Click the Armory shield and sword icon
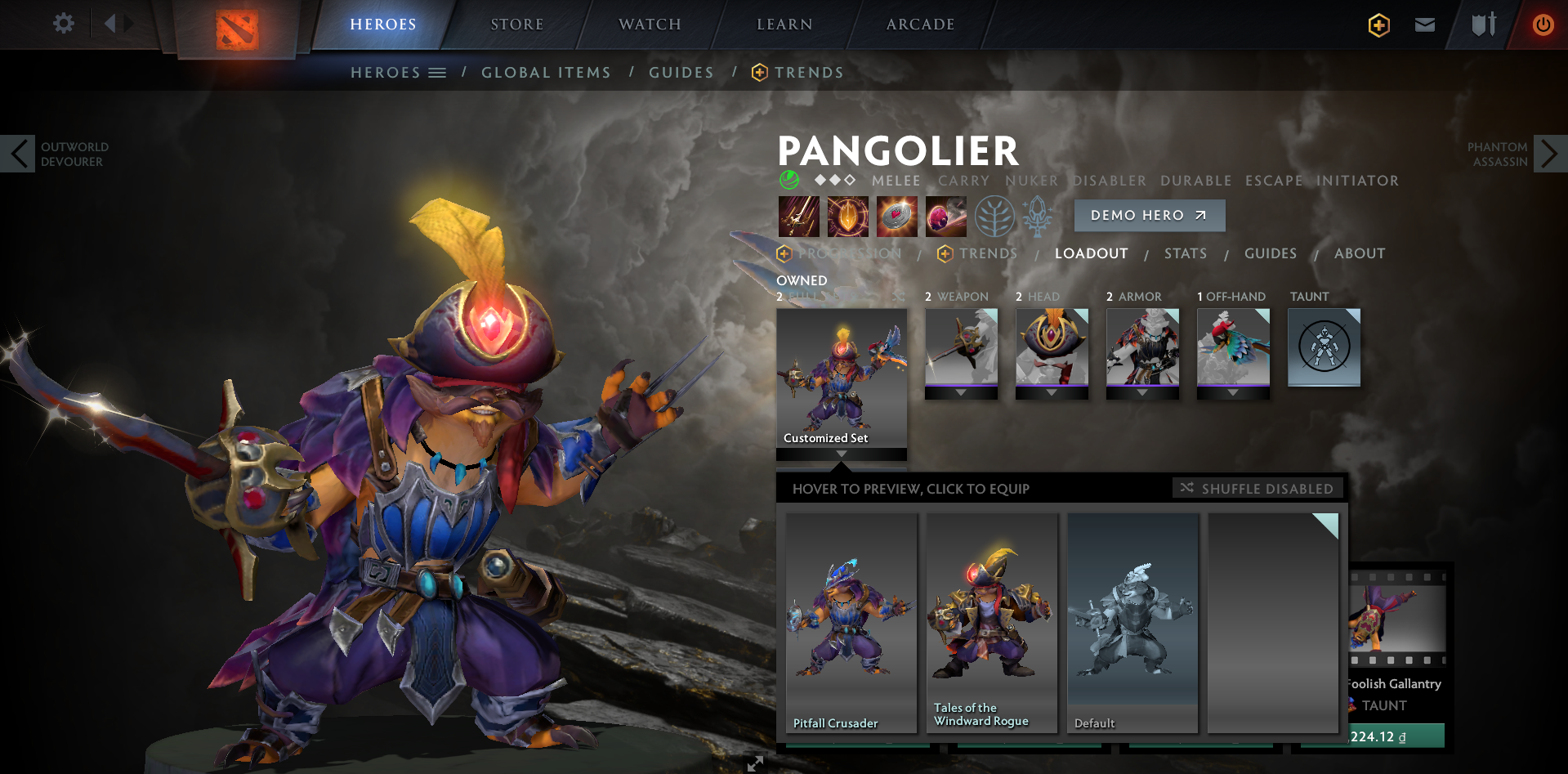The height and width of the screenshot is (774, 1568). [x=1483, y=25]
